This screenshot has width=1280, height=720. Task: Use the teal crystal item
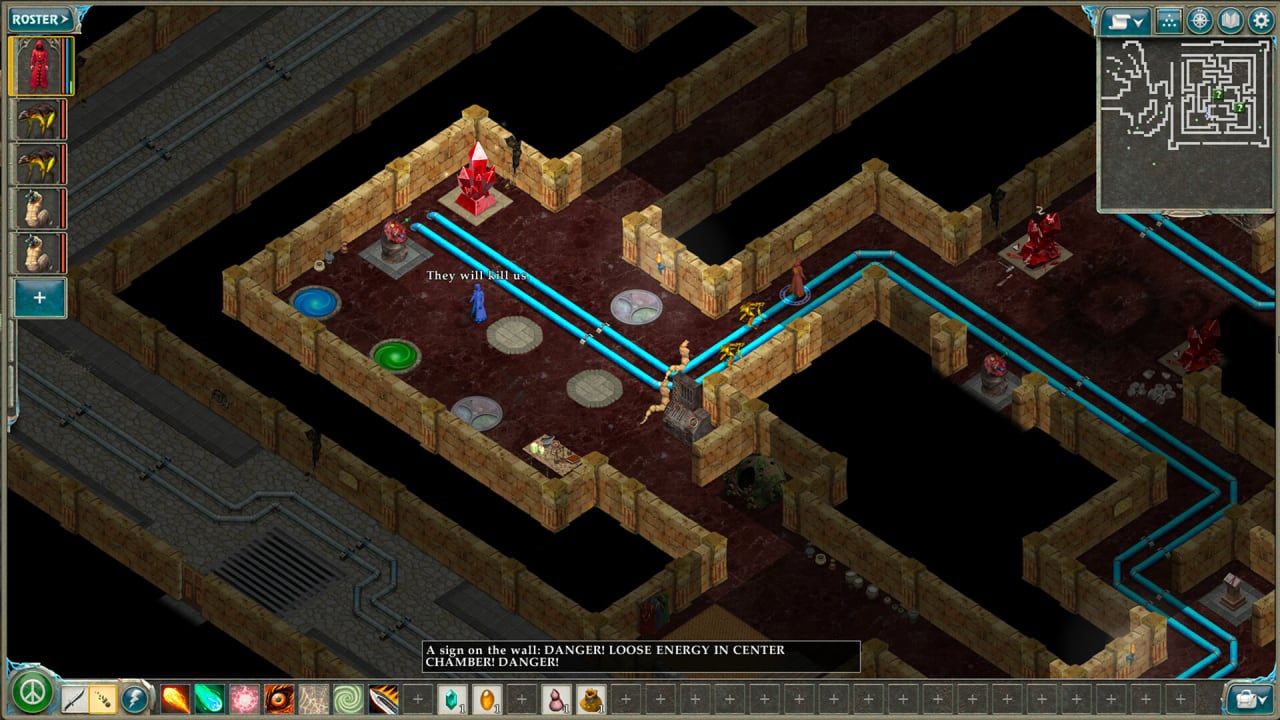tap(452, 698)
